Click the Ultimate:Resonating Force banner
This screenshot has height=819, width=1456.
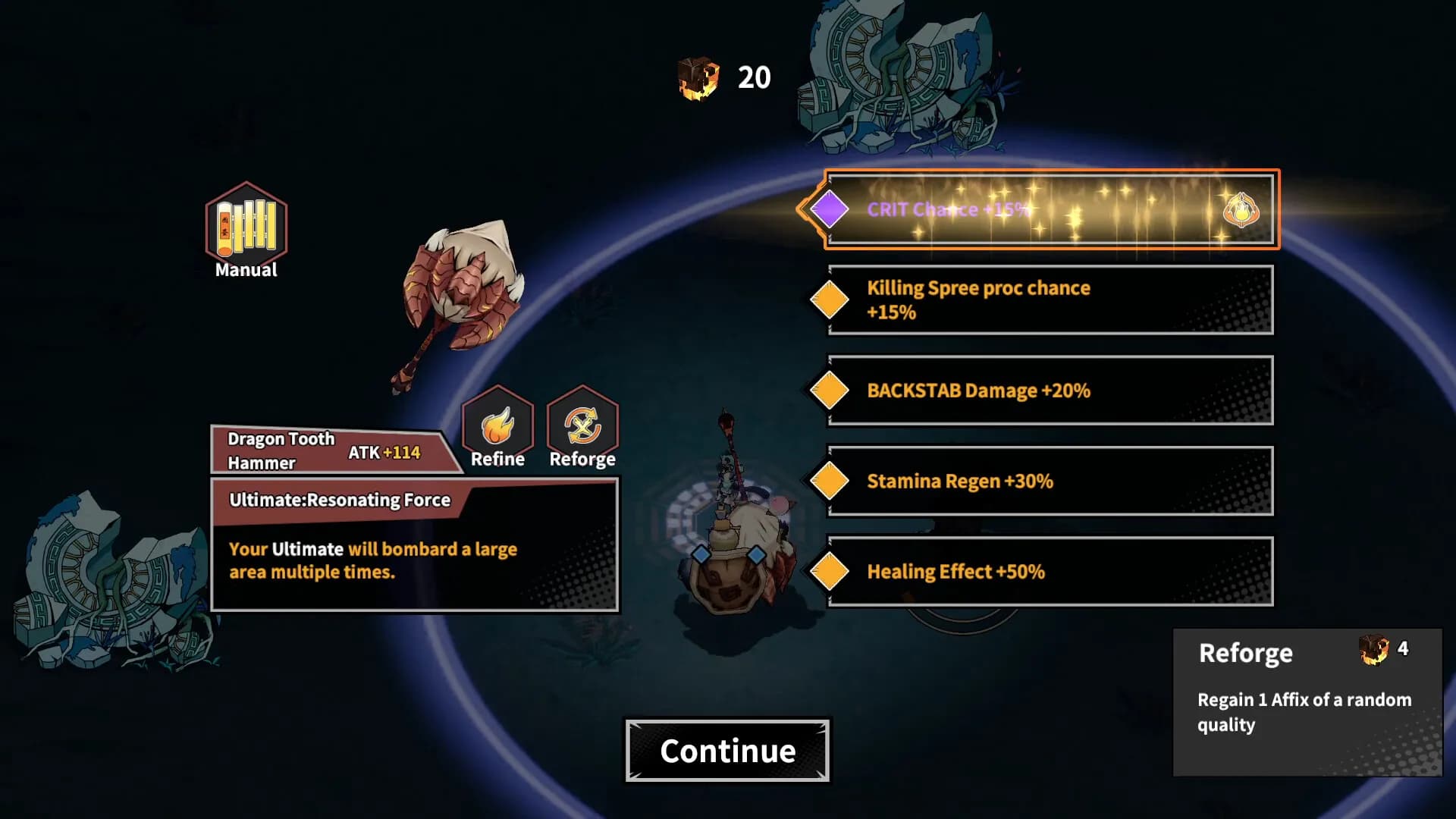340,500
